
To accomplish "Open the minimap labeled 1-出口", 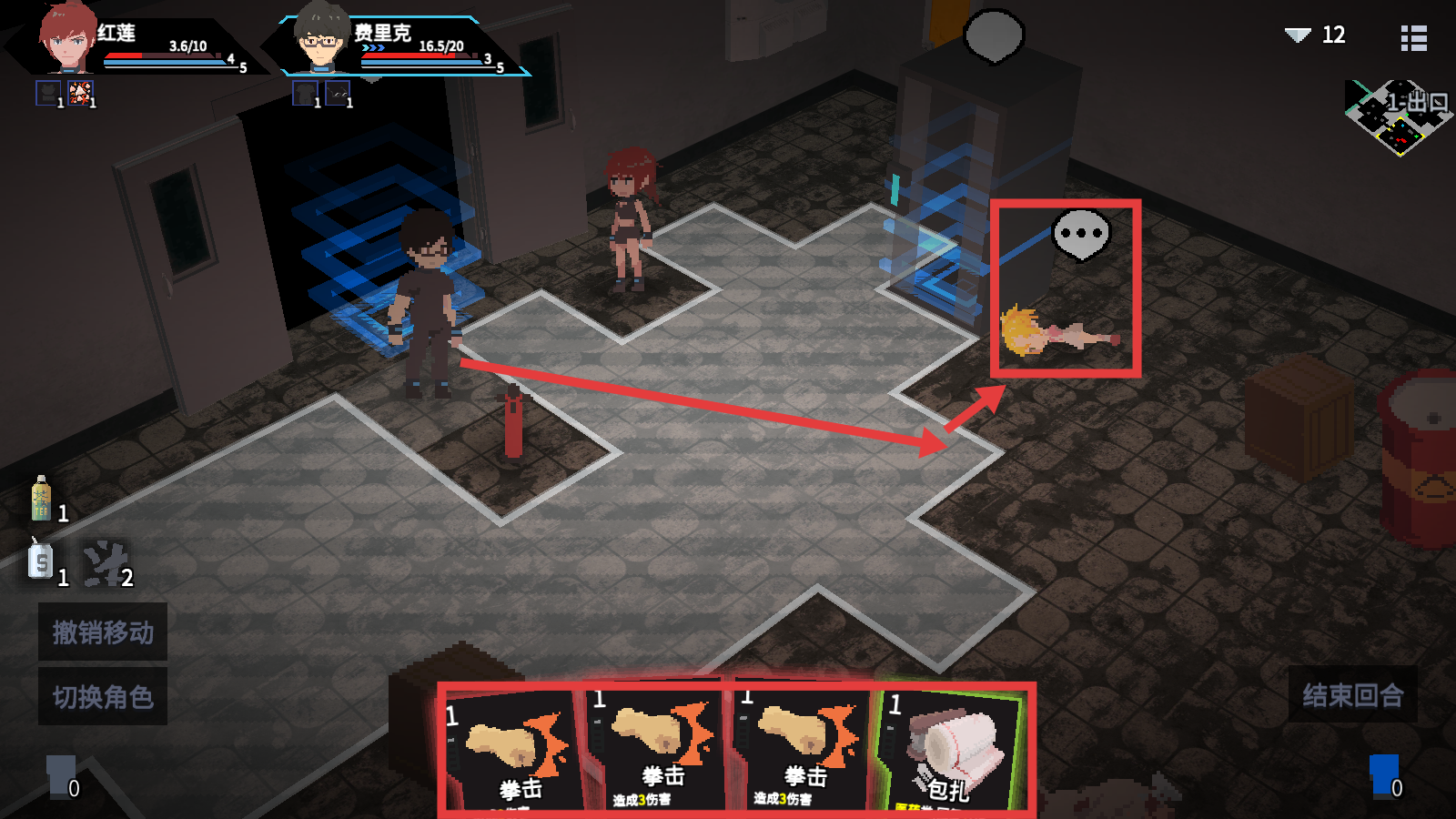I will point(1399,116).
